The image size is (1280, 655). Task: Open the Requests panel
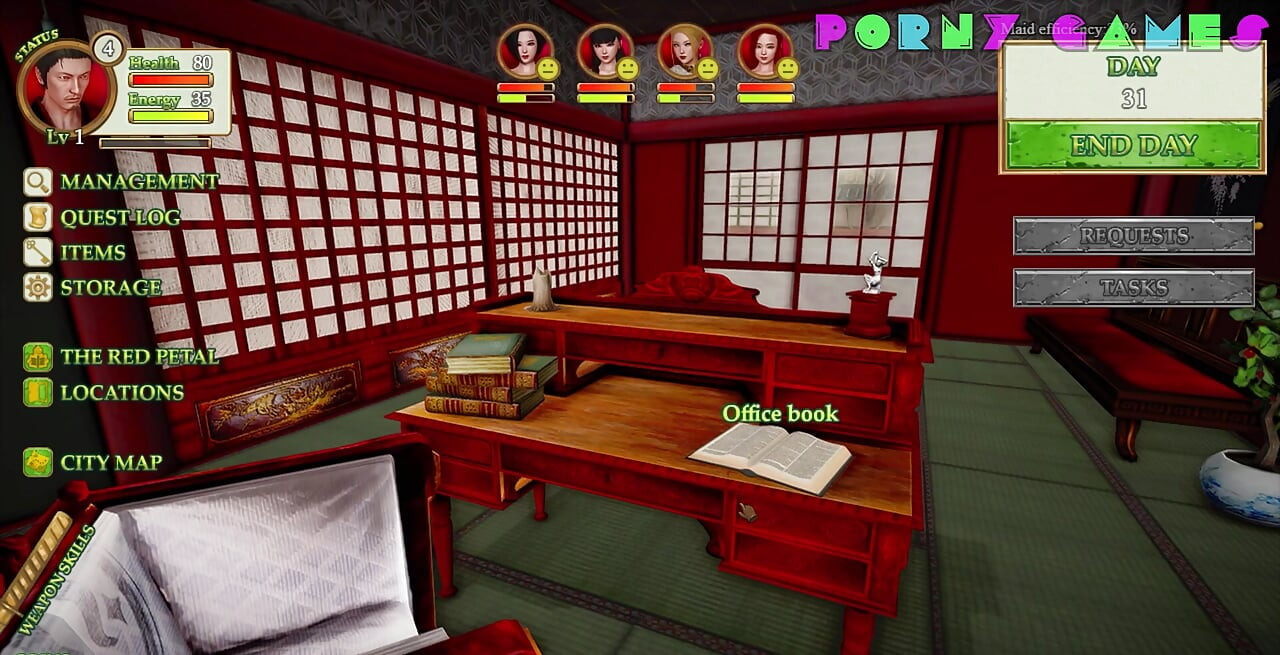pos(1133,236)
